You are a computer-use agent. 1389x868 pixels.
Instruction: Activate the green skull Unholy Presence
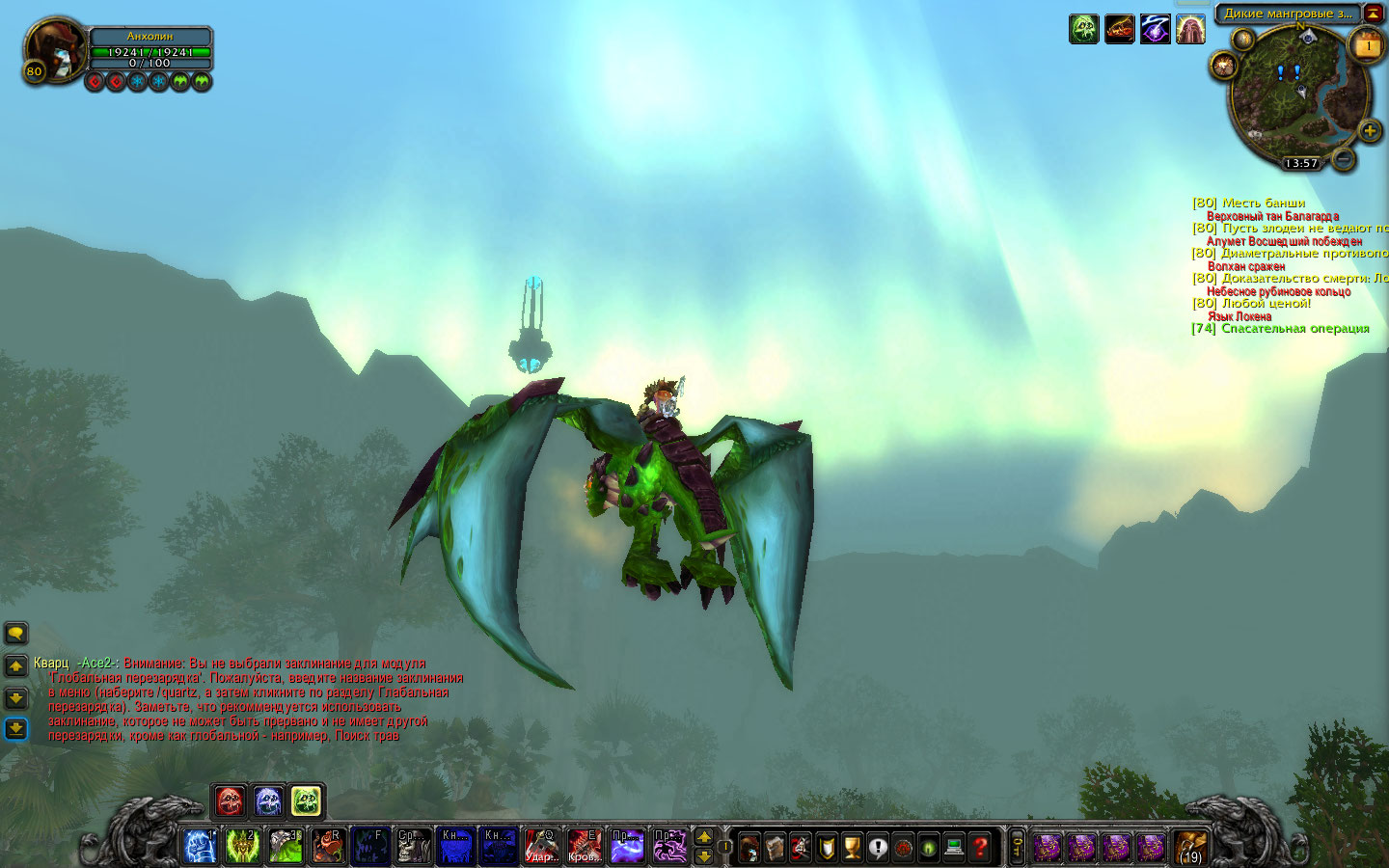[x=306, y=800]
